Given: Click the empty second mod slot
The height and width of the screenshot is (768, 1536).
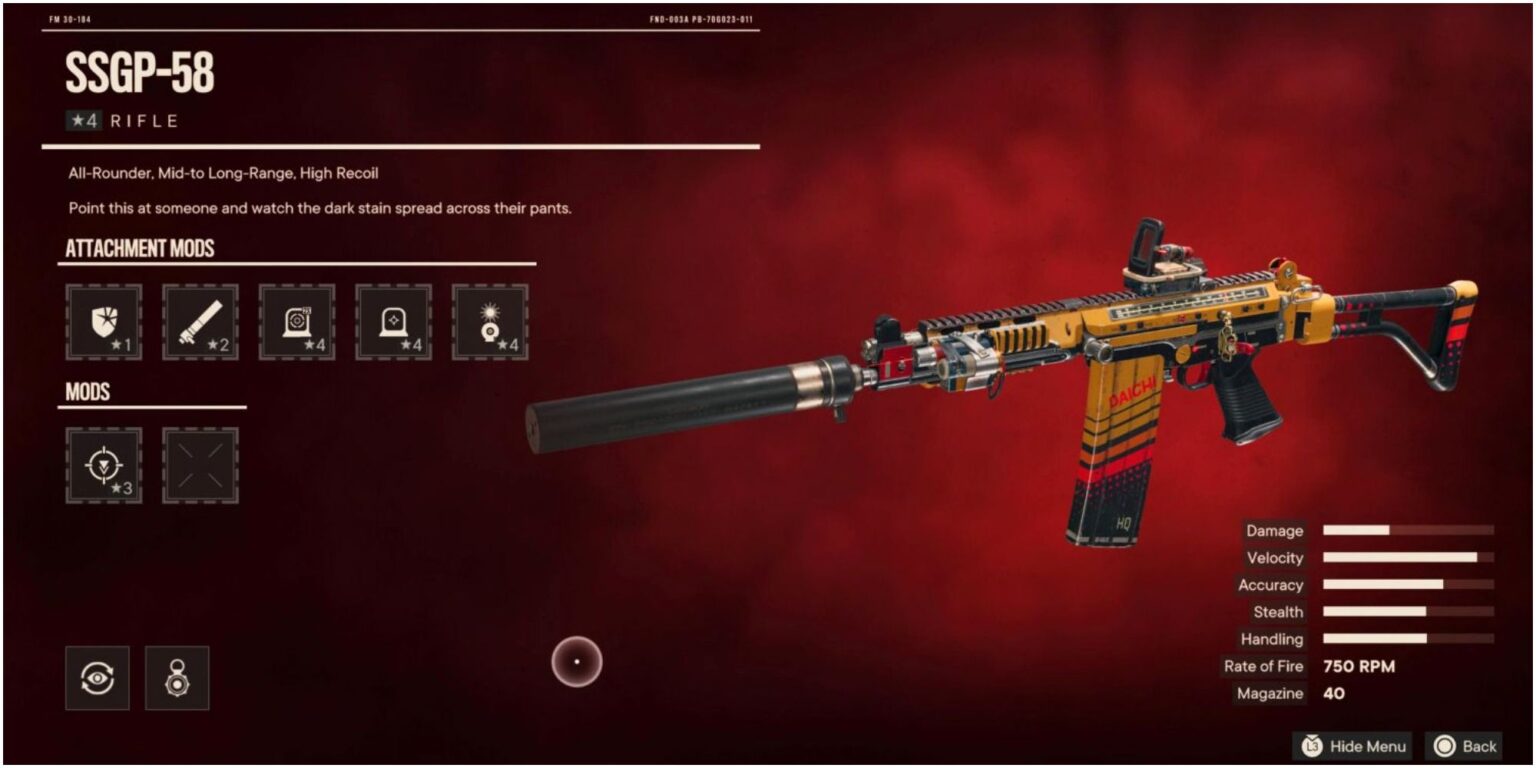Looking at the screenshot, I should coord(200,466).
